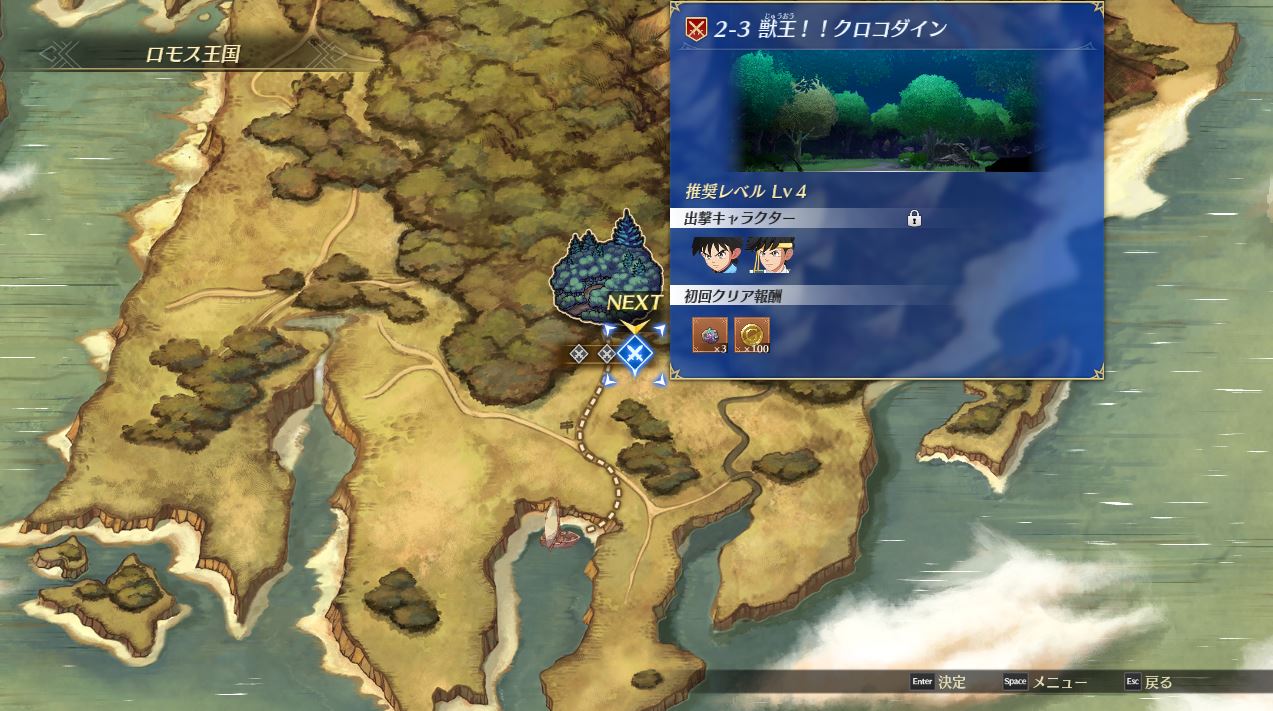Image resolution: width=1273 pixels, height=711 pixels.
Task: Click the 決定 confirm label
Action: [951, 682]
